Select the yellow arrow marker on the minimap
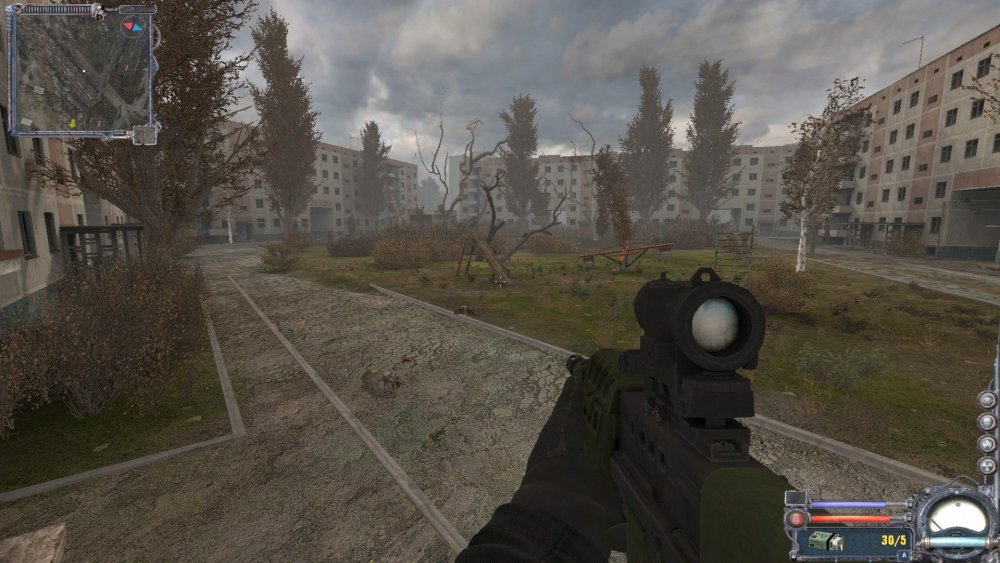The height and width of the screenshot is (563, 1000). [x=73, y=123]
